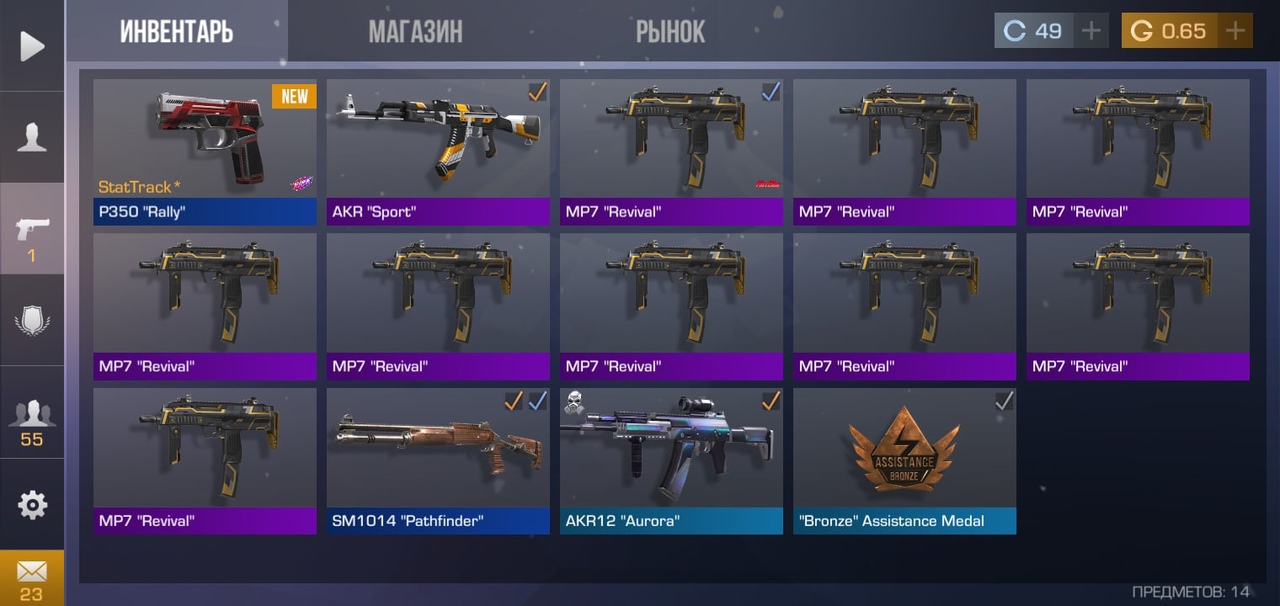Open the shield badge section

[32, 321]
